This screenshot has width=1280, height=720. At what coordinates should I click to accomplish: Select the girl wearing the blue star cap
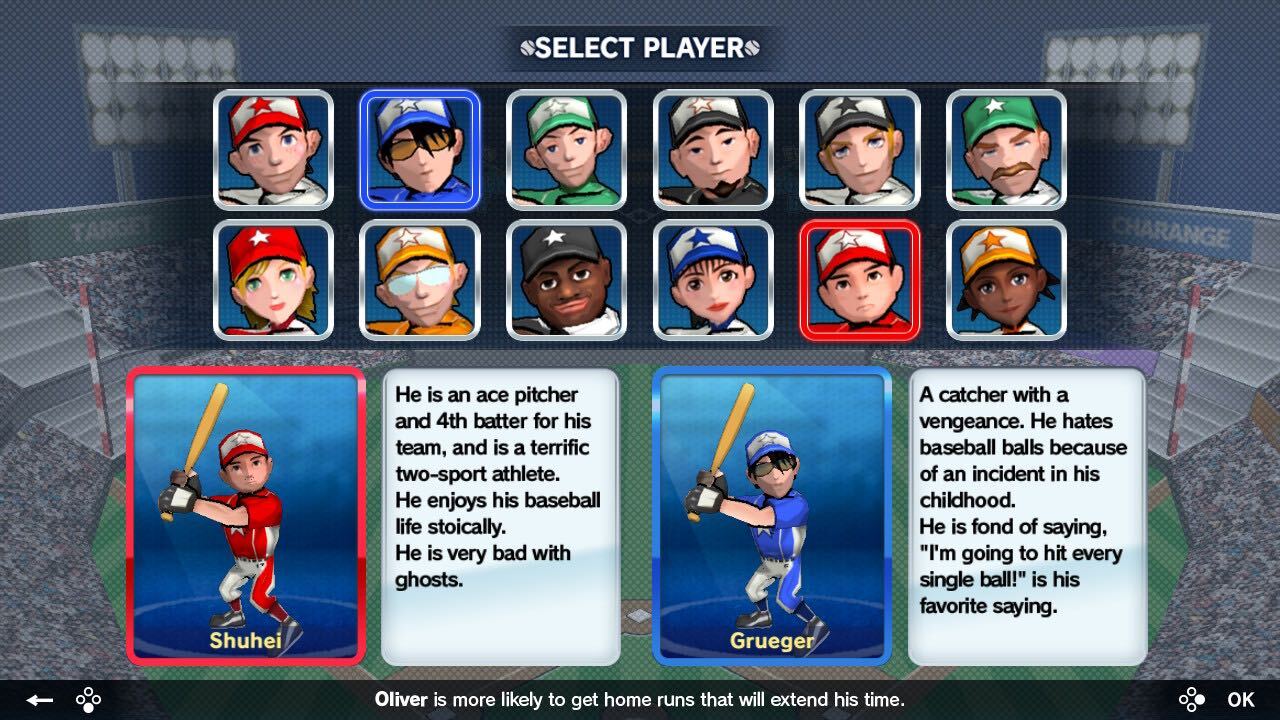(712, 281)
